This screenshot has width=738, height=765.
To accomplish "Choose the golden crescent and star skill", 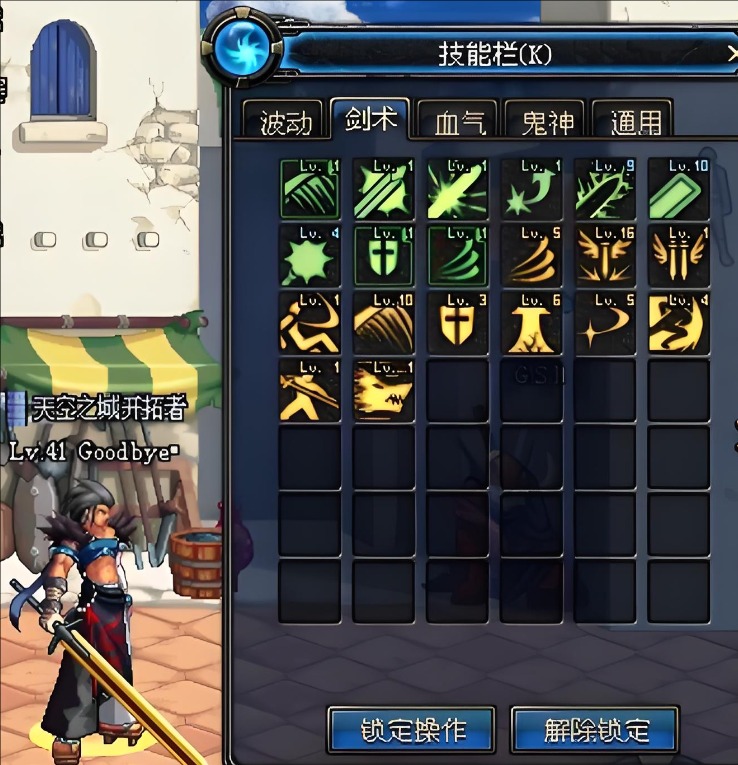I will [x=605, y=323].
